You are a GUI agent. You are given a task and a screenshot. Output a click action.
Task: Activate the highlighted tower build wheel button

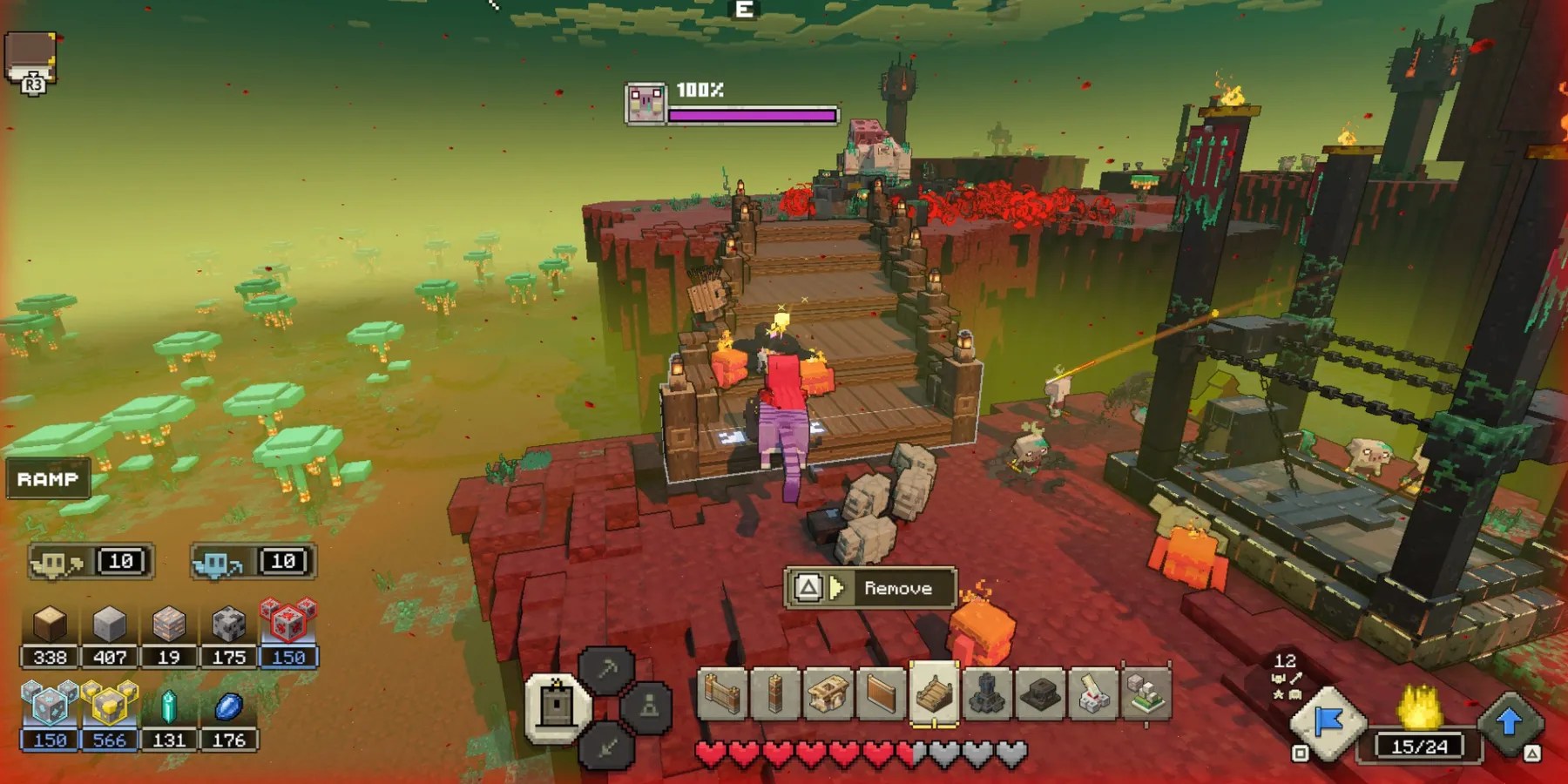(558, 705)
